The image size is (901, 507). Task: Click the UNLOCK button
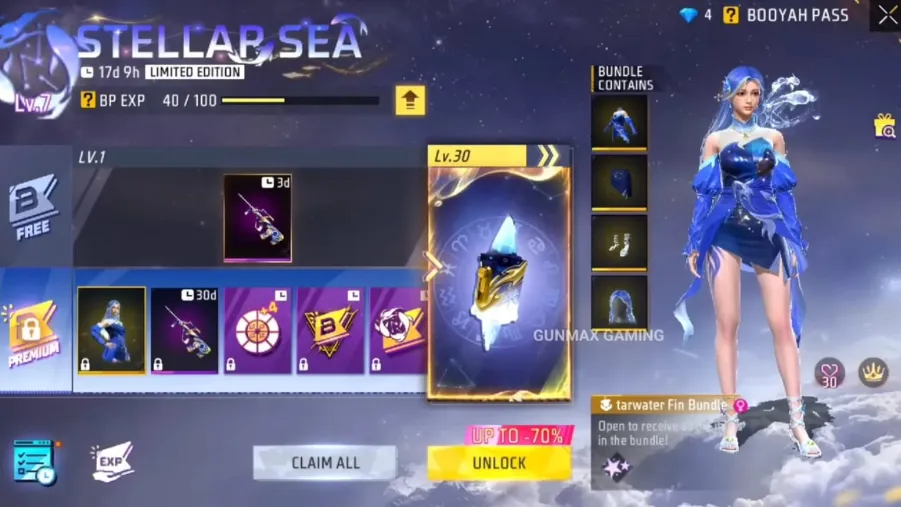click(x=499, y=463)
